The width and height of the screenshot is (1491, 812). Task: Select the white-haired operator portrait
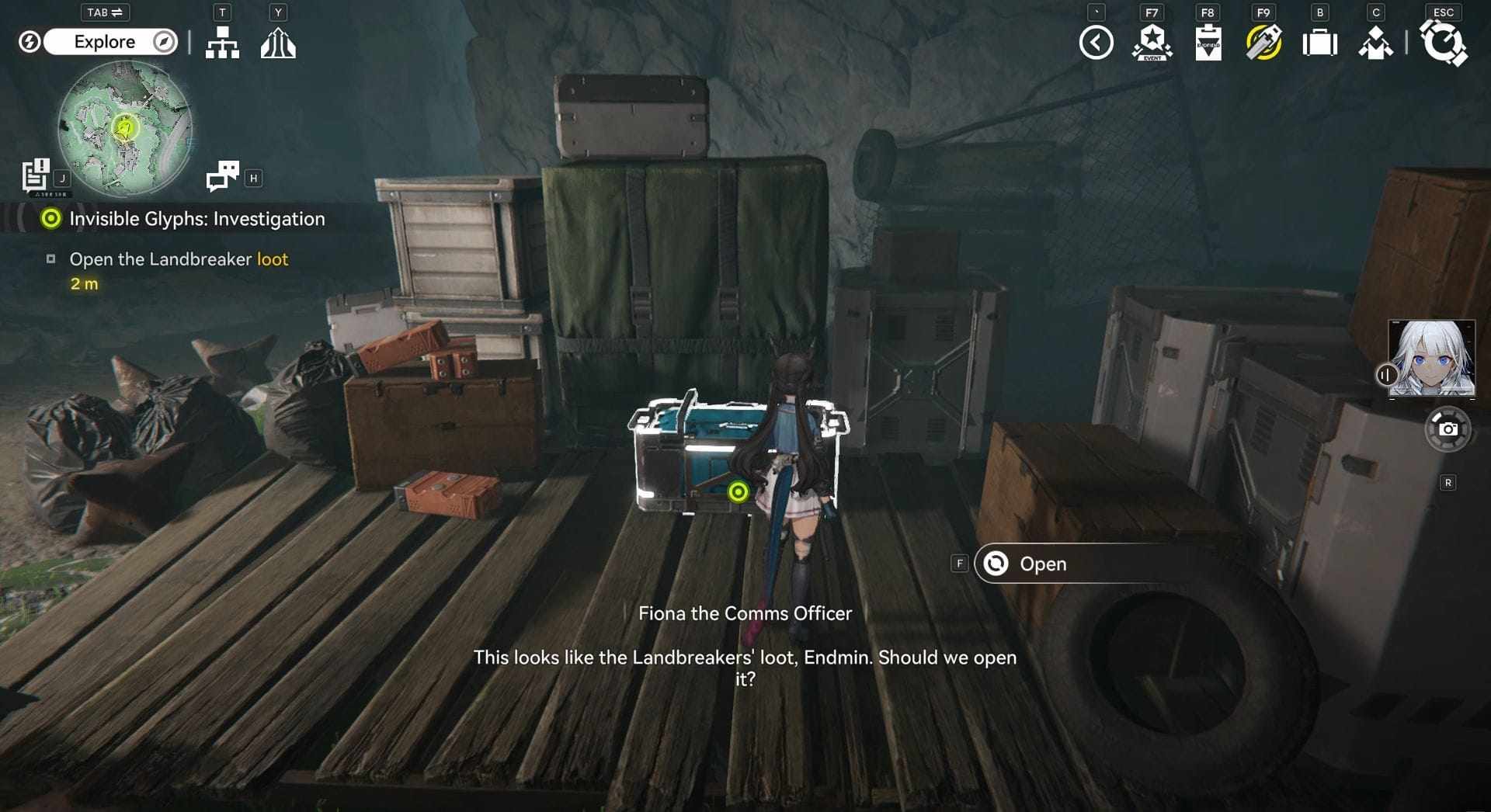(x=1431, y=358)
